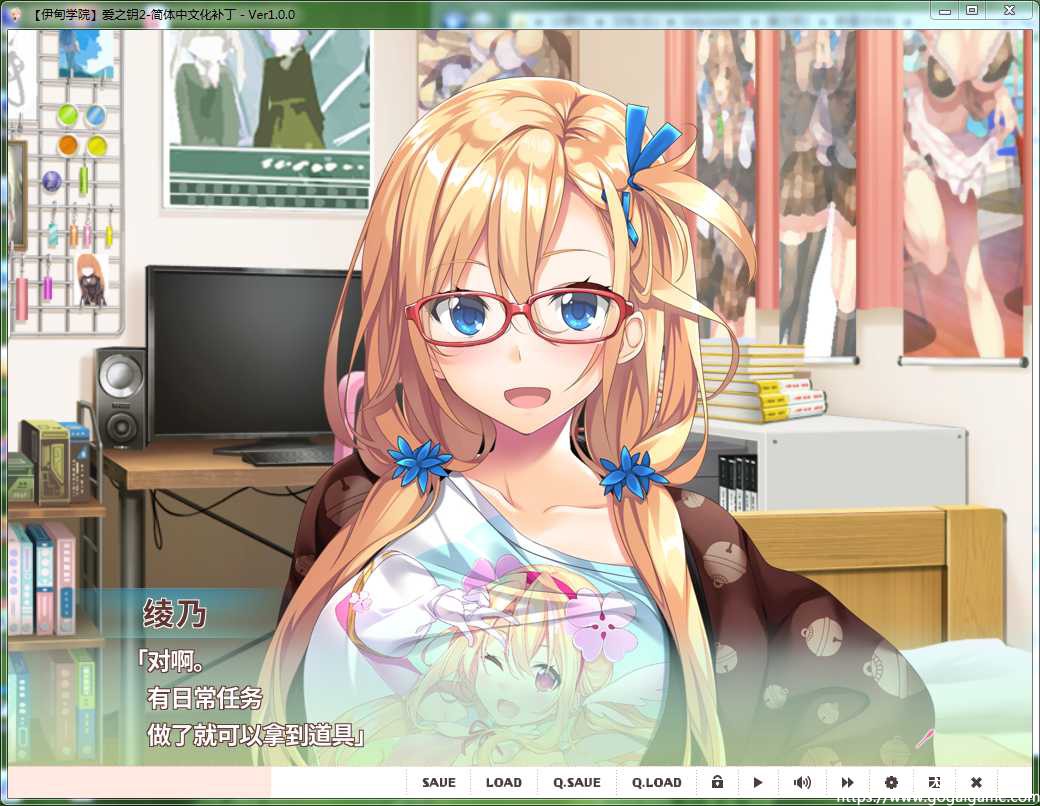Toggle the padlock icon in the toolbar

717,782
